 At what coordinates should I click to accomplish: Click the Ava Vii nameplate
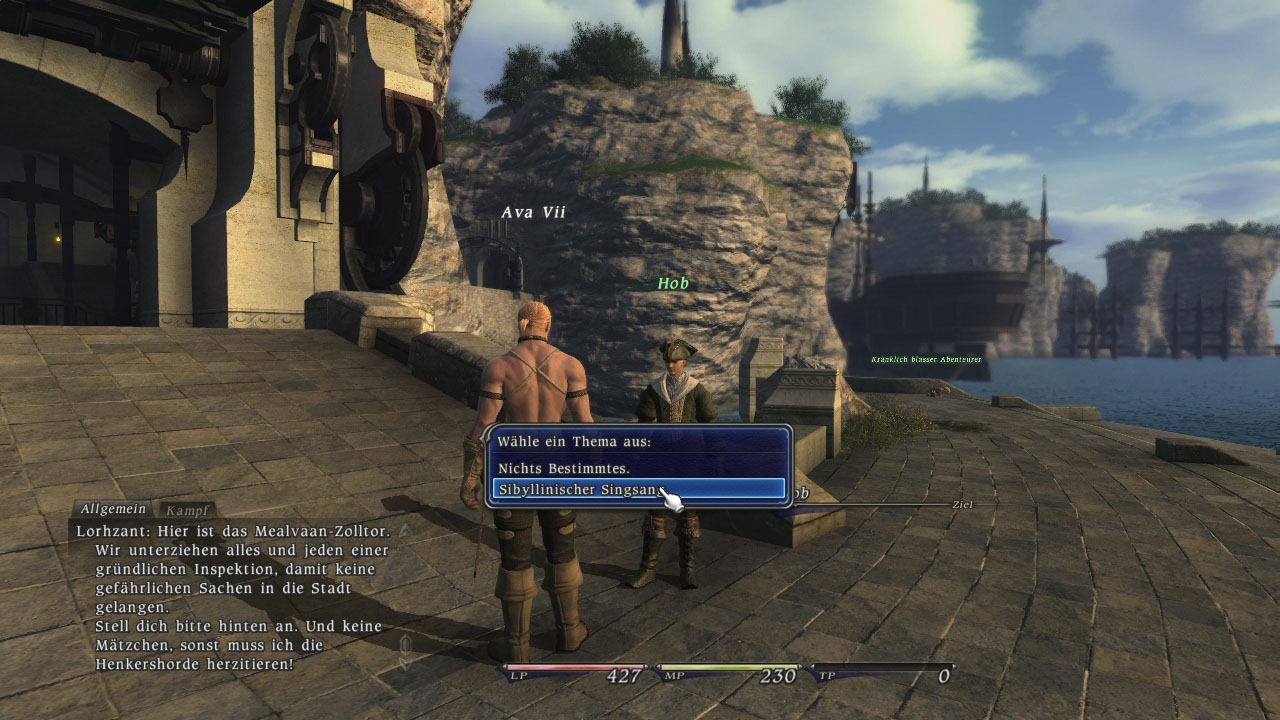pos(533,211)
